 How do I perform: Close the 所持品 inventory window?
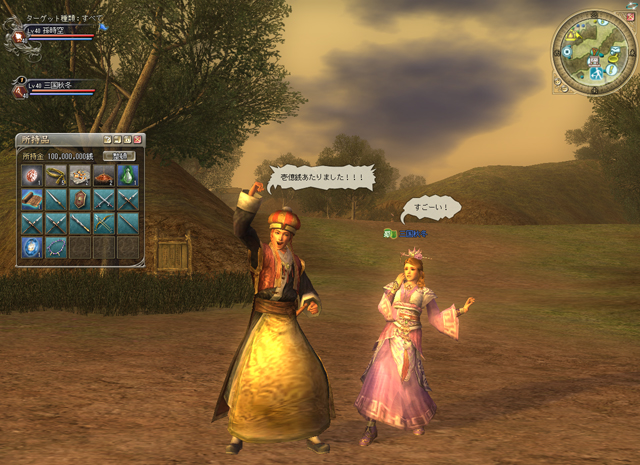(138, 139)
